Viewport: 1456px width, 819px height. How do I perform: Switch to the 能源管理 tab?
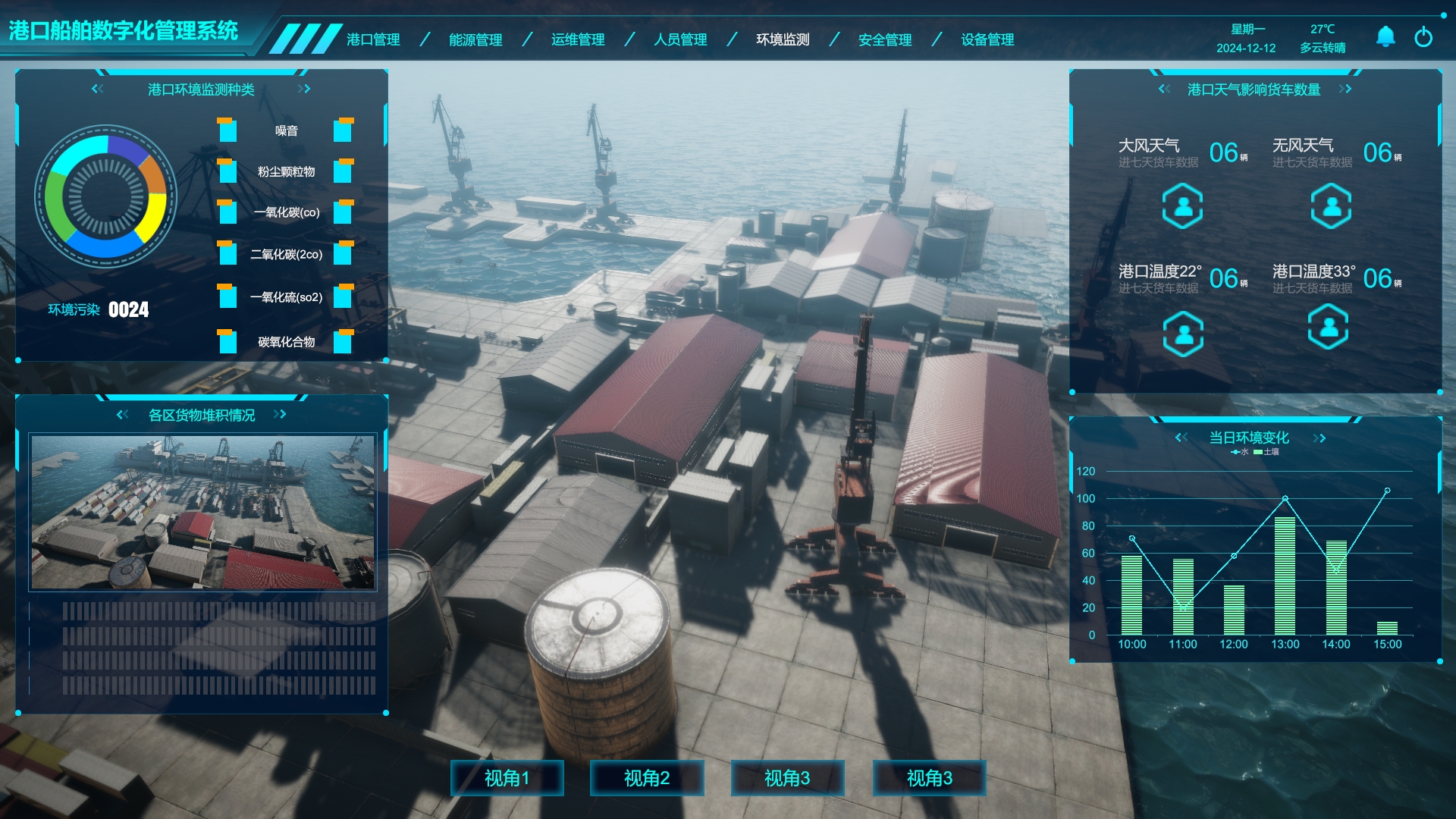tap(475, 39)
